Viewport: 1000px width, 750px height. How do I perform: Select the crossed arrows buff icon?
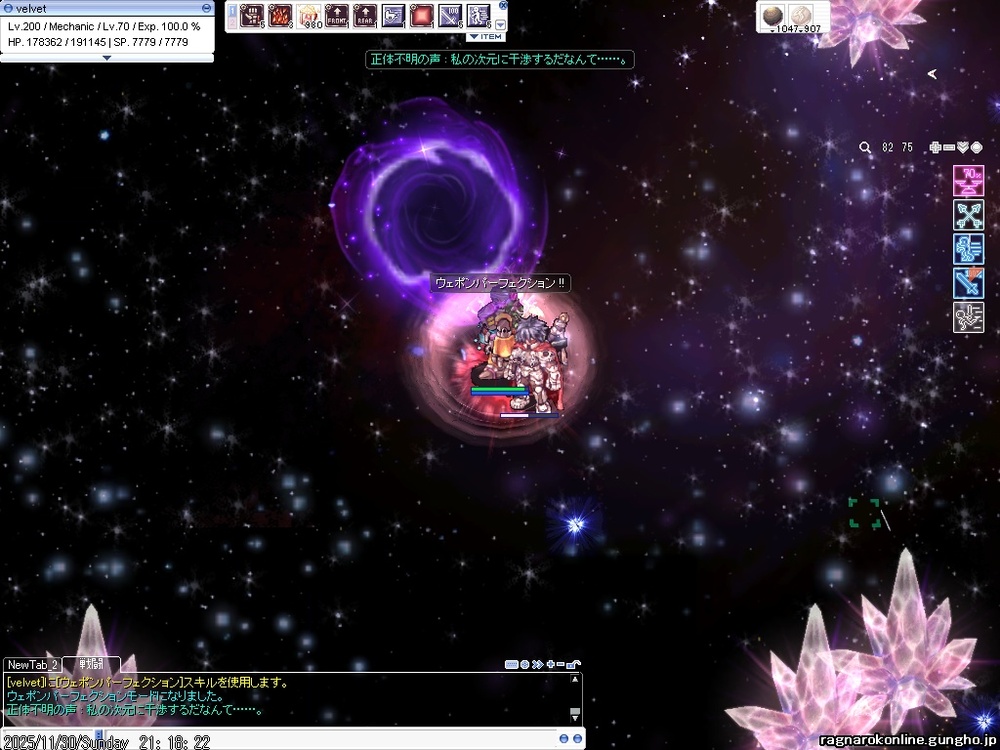tap(968, 215)
